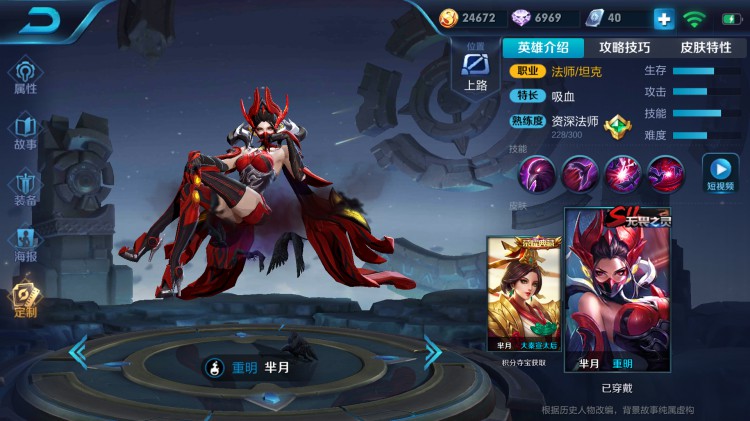The width and height of the screenshot is (750, 421).
Task: Switch to the 攻略技巧 tab
Action: tap(624, 47)
